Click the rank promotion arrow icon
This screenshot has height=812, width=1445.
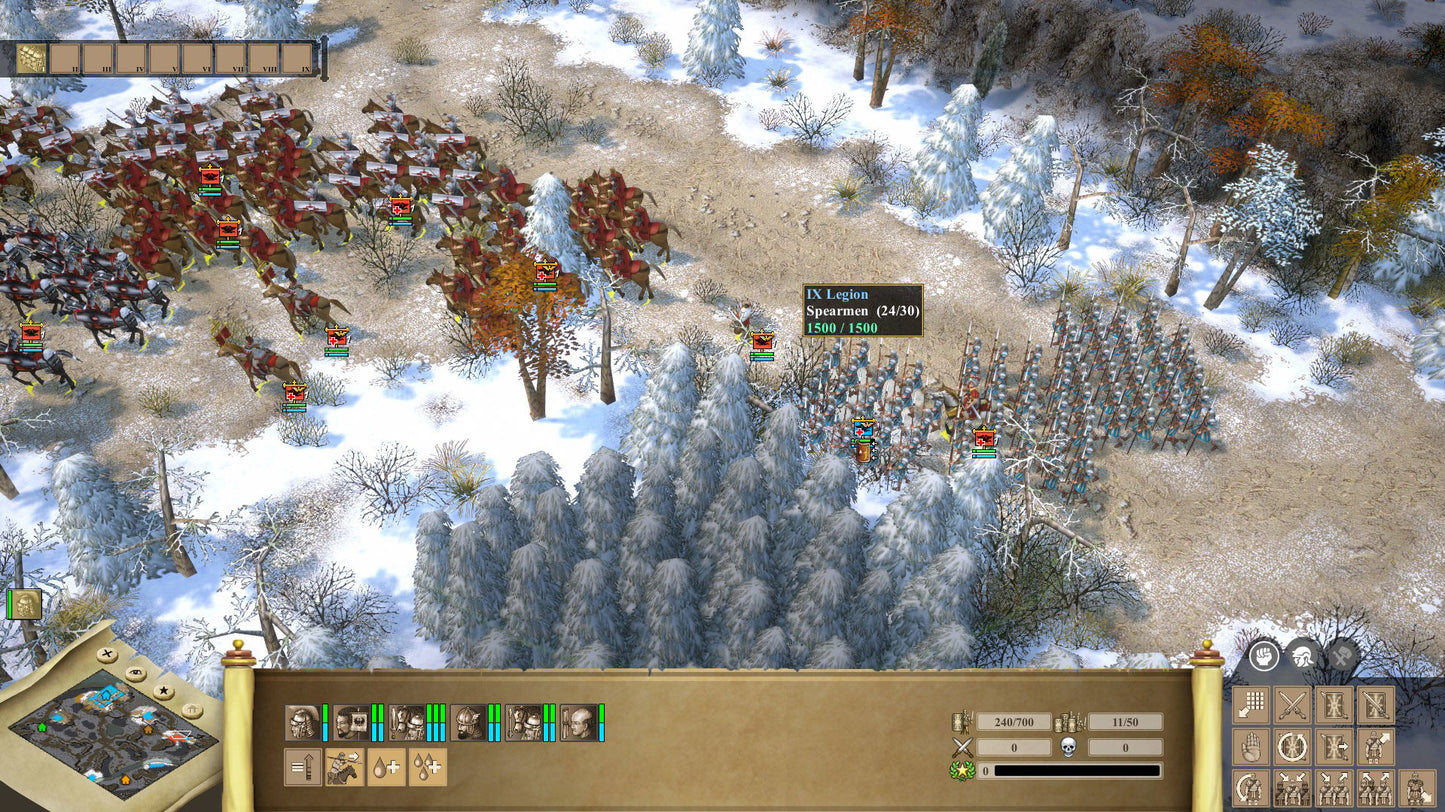point(304,767)
